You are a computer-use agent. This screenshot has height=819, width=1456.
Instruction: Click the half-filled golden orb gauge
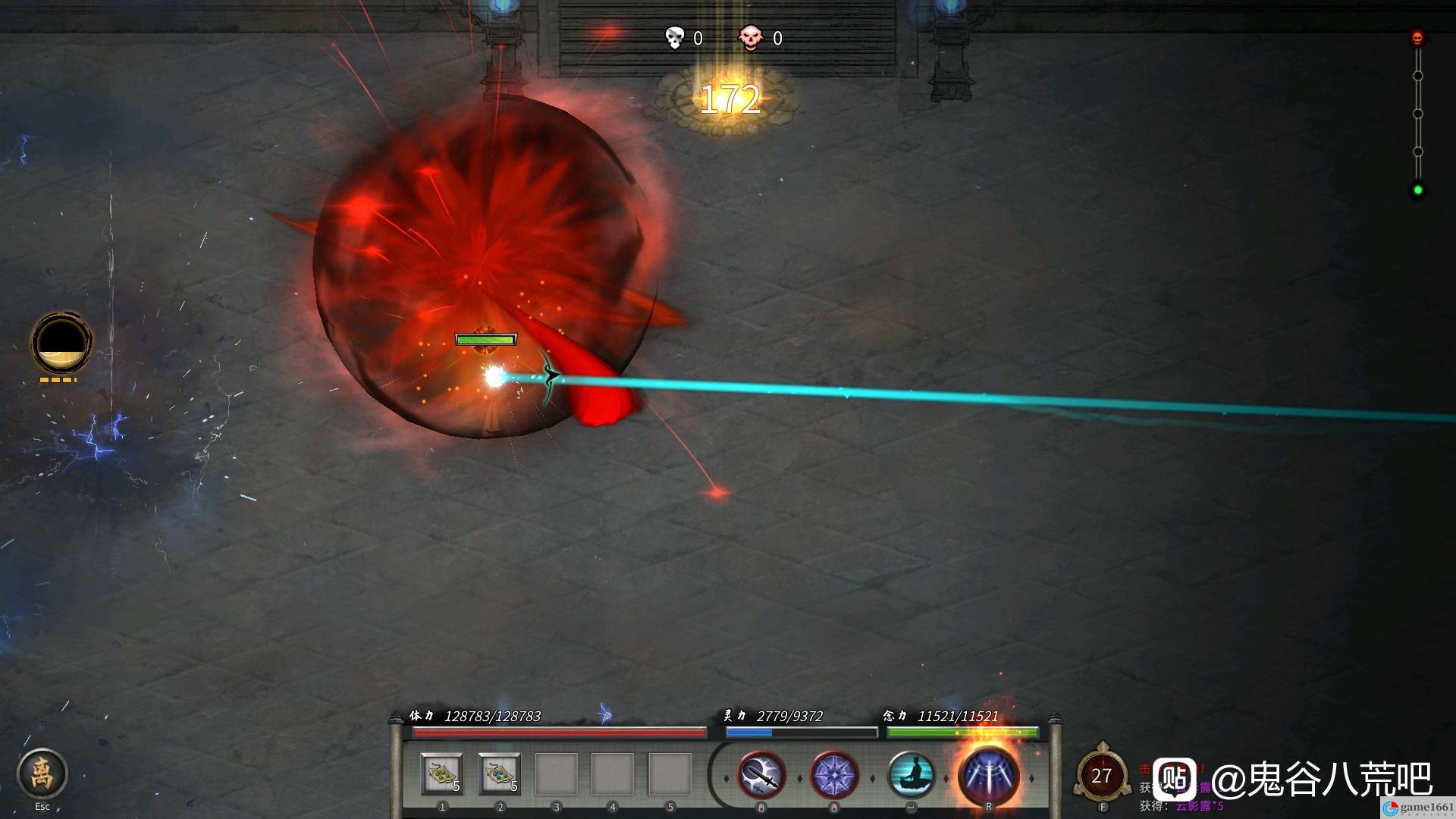[x=61, y=343]
